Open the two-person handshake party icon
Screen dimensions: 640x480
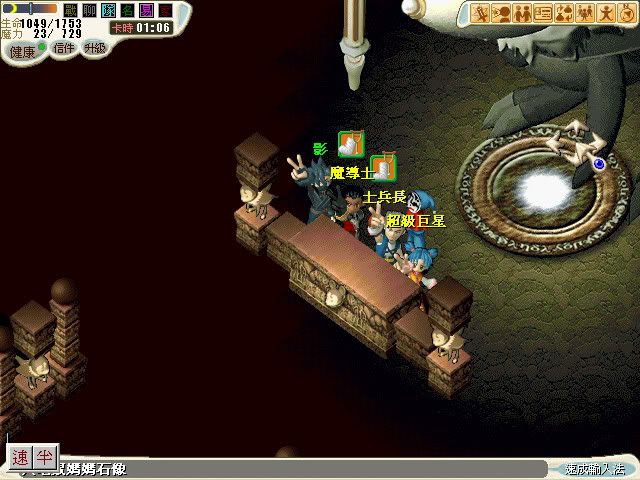(x=523, y=13)
